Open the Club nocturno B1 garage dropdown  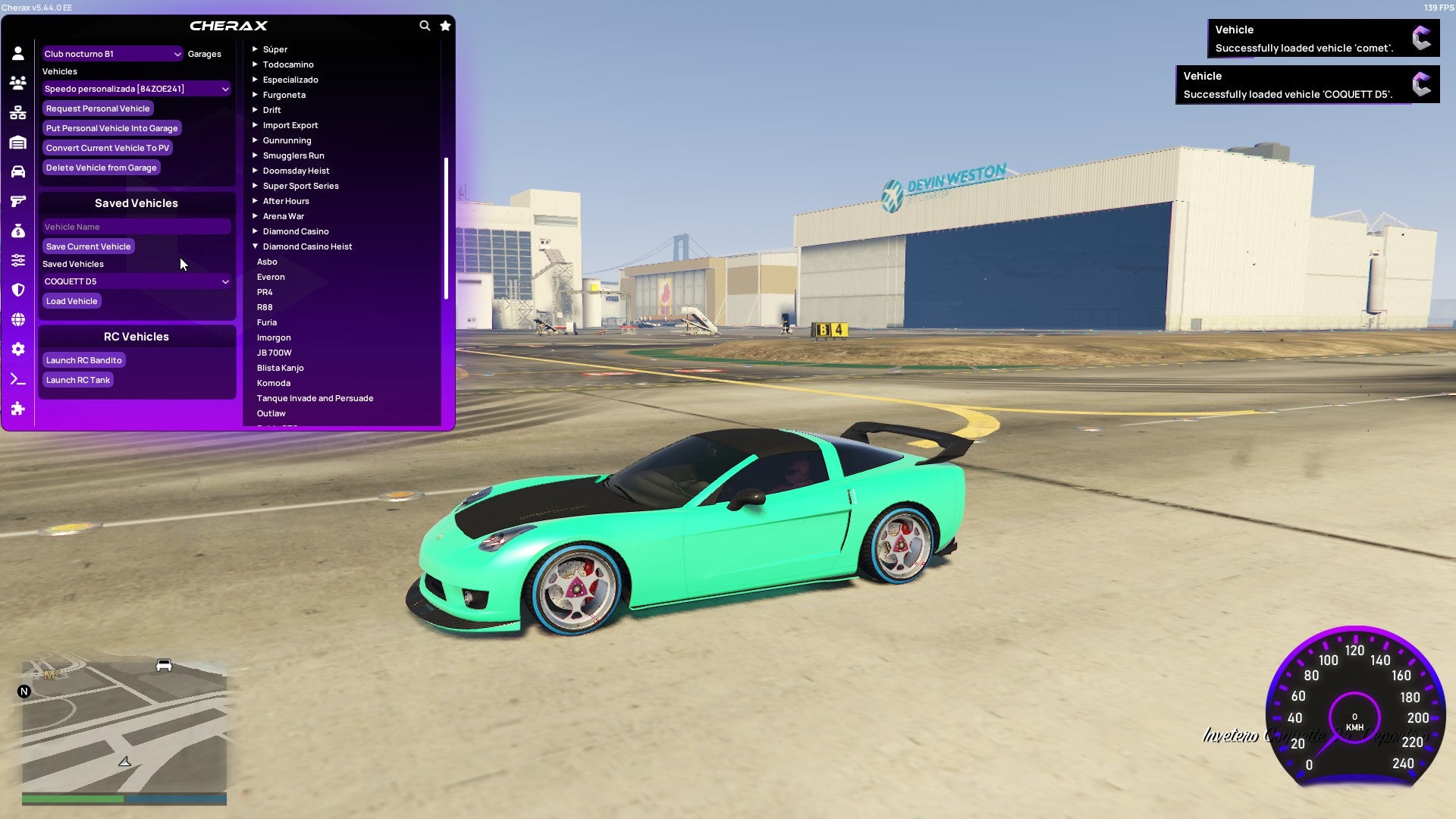[x=111, y=54]
